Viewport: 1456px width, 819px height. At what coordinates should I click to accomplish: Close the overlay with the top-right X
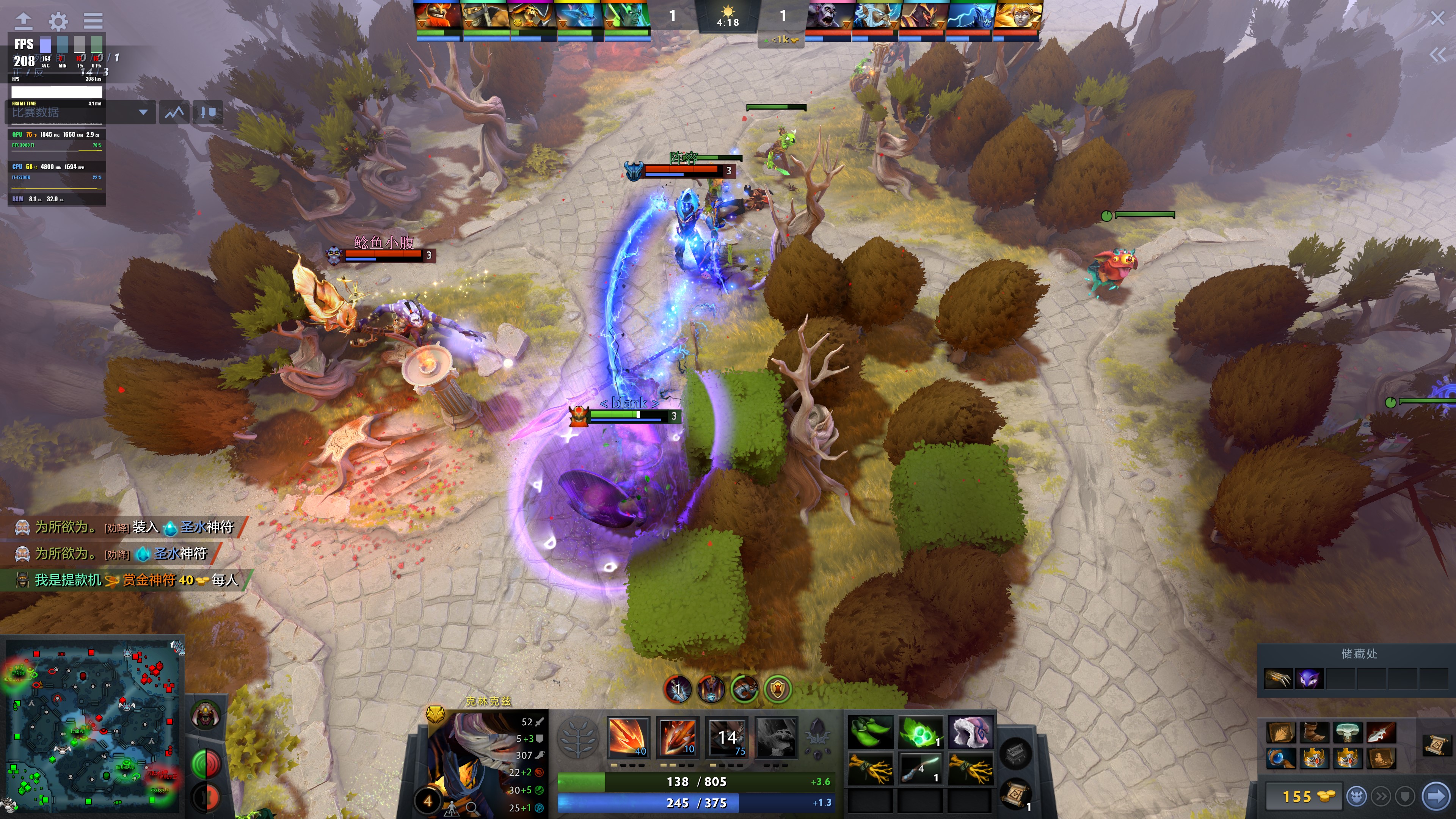1437,18
